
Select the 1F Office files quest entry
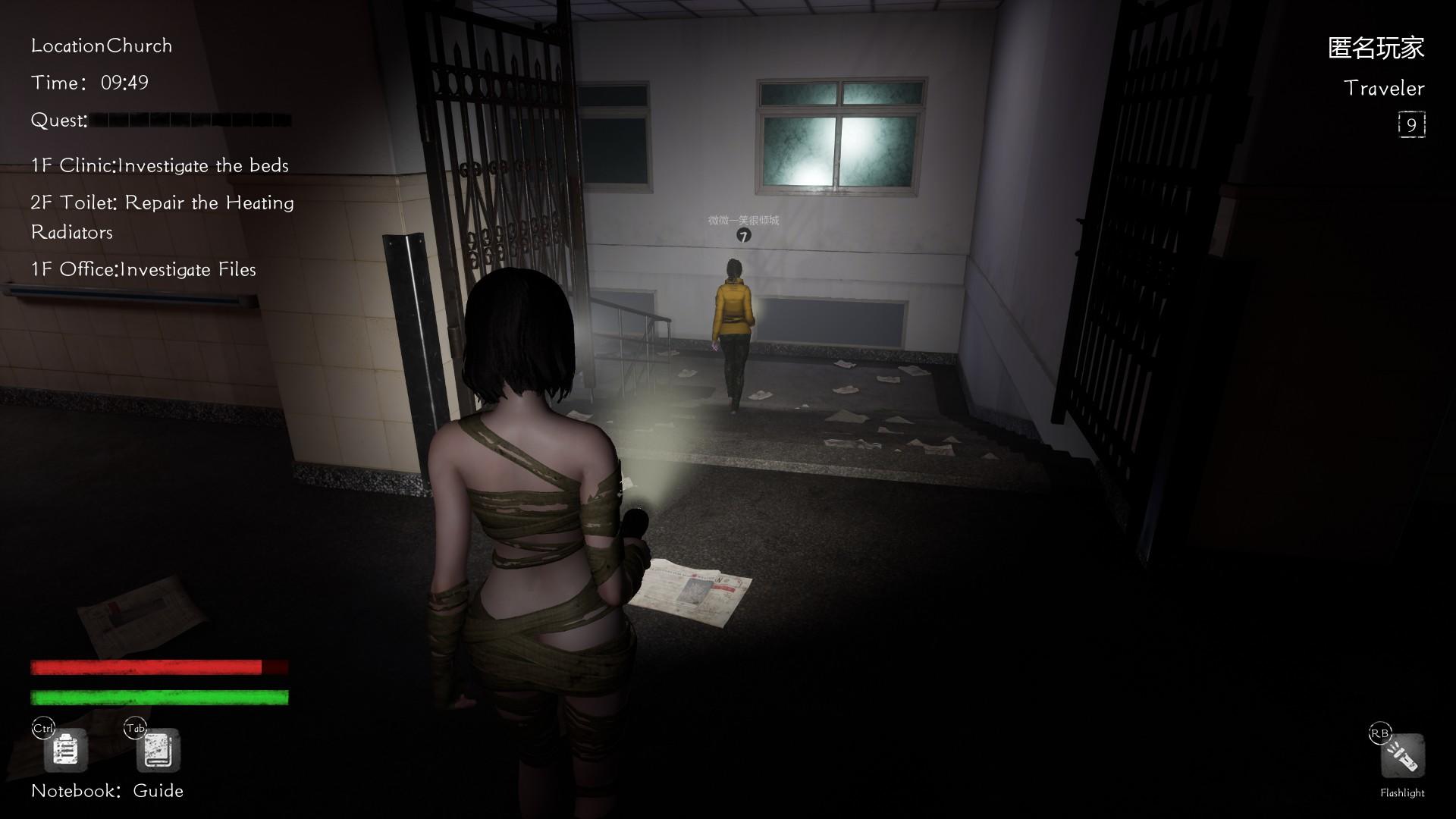(143, 269)
